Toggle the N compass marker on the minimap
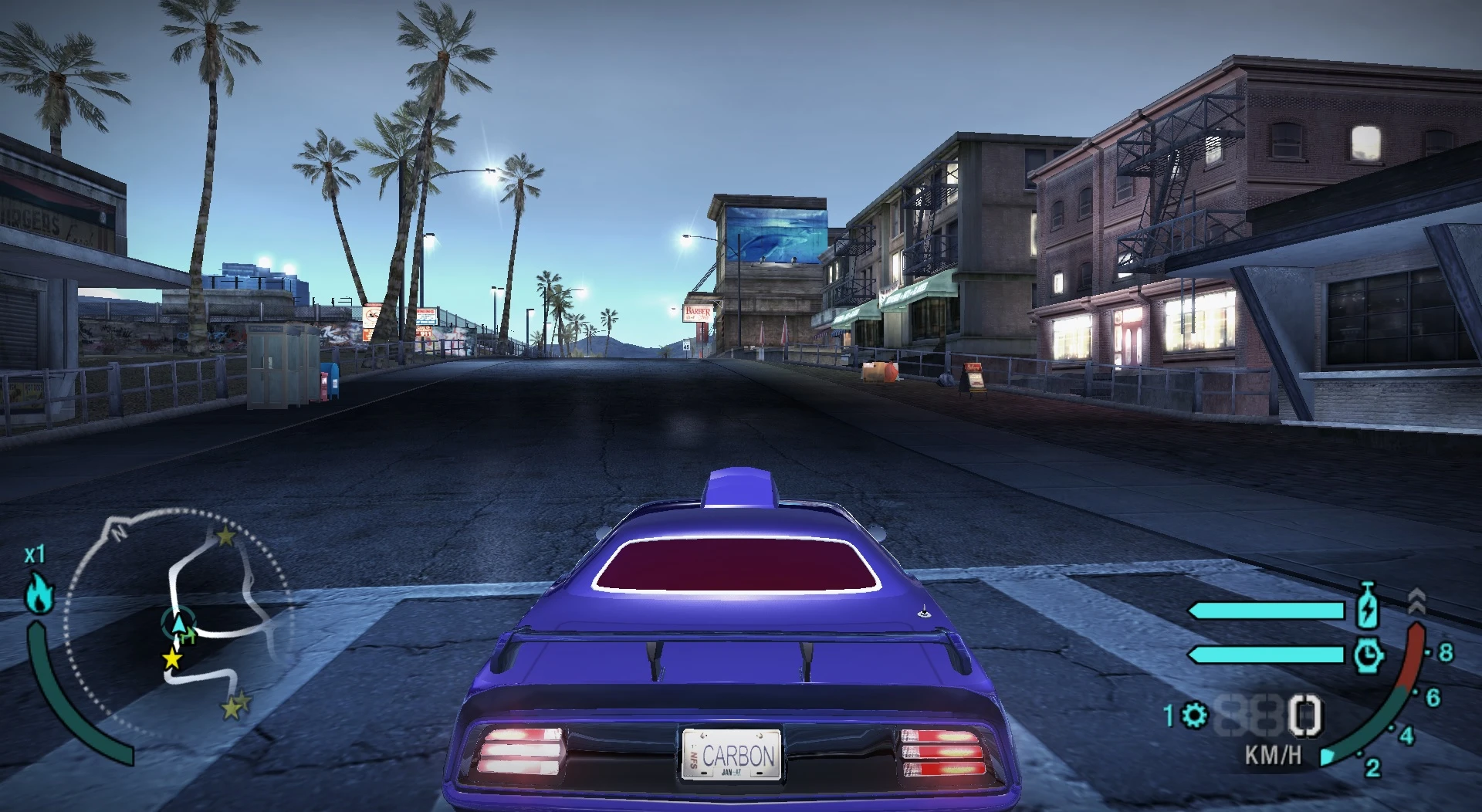This screenshot has width=1482, height=812. click(118, 533)
